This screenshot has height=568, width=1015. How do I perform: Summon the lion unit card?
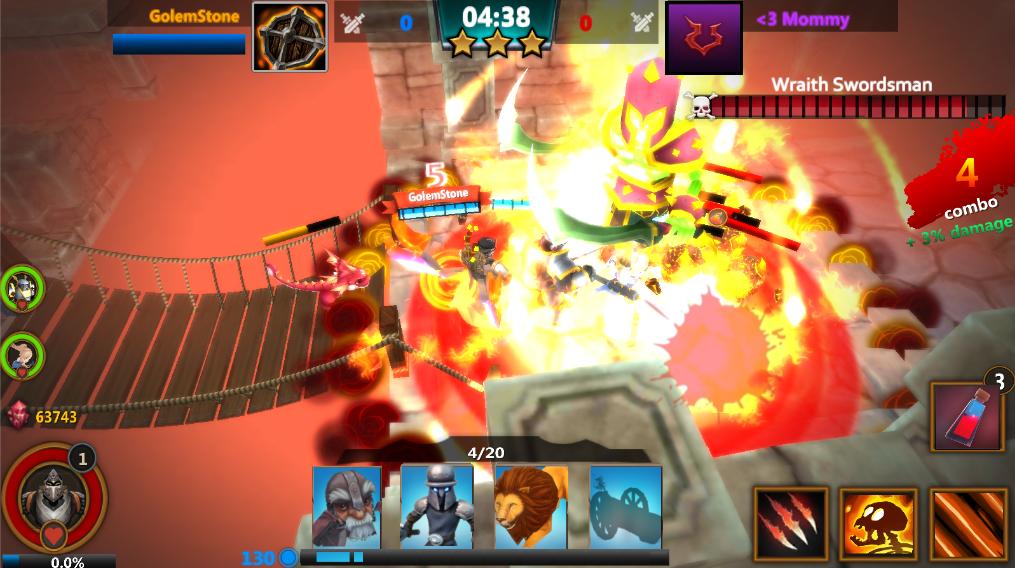point(531,506)
